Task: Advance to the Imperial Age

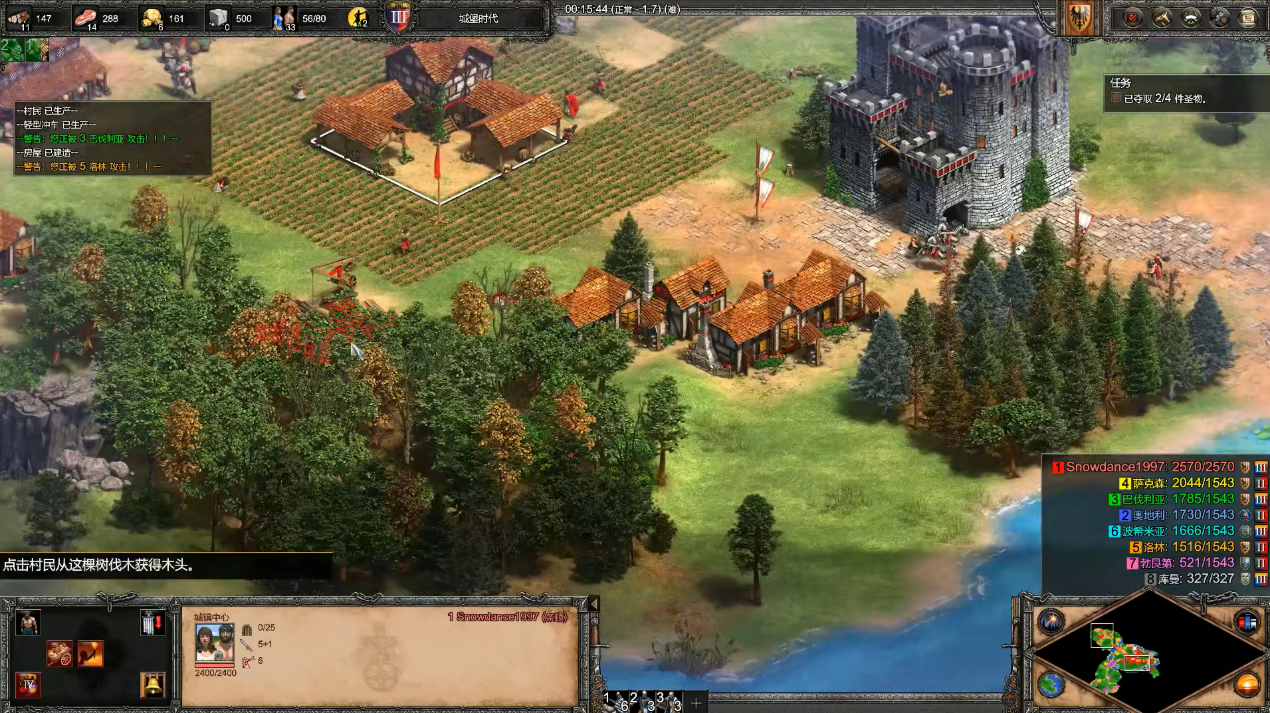Action: [x=28, y=686]
